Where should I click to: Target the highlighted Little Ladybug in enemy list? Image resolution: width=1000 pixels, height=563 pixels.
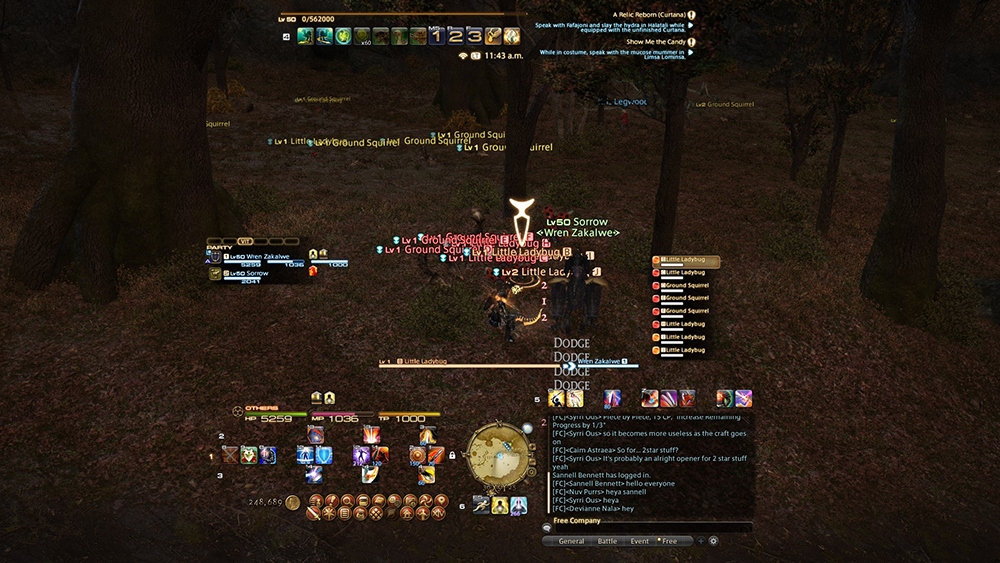click(x=686, y=260)
